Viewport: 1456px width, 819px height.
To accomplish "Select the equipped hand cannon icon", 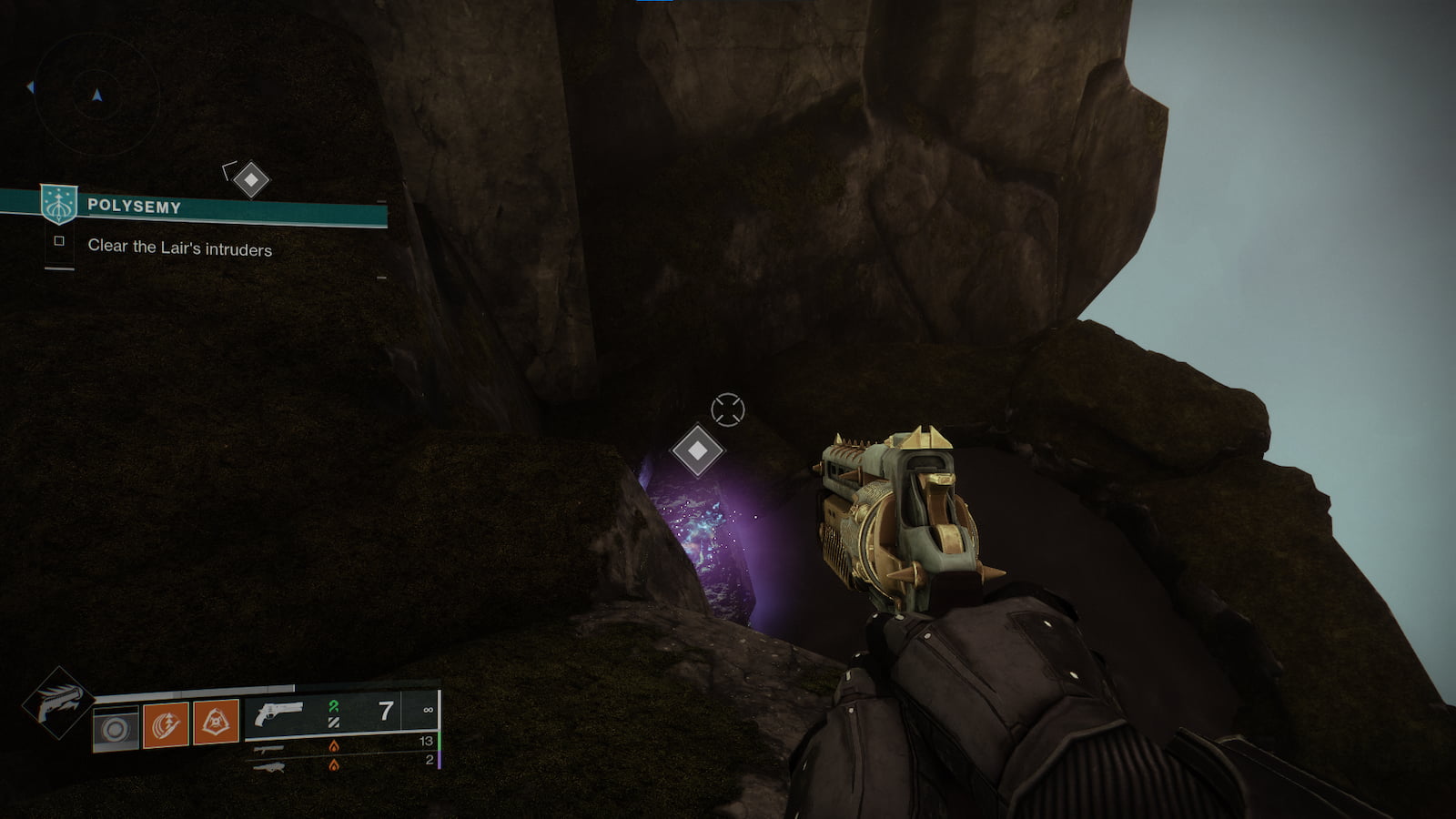I will (278, 713).
